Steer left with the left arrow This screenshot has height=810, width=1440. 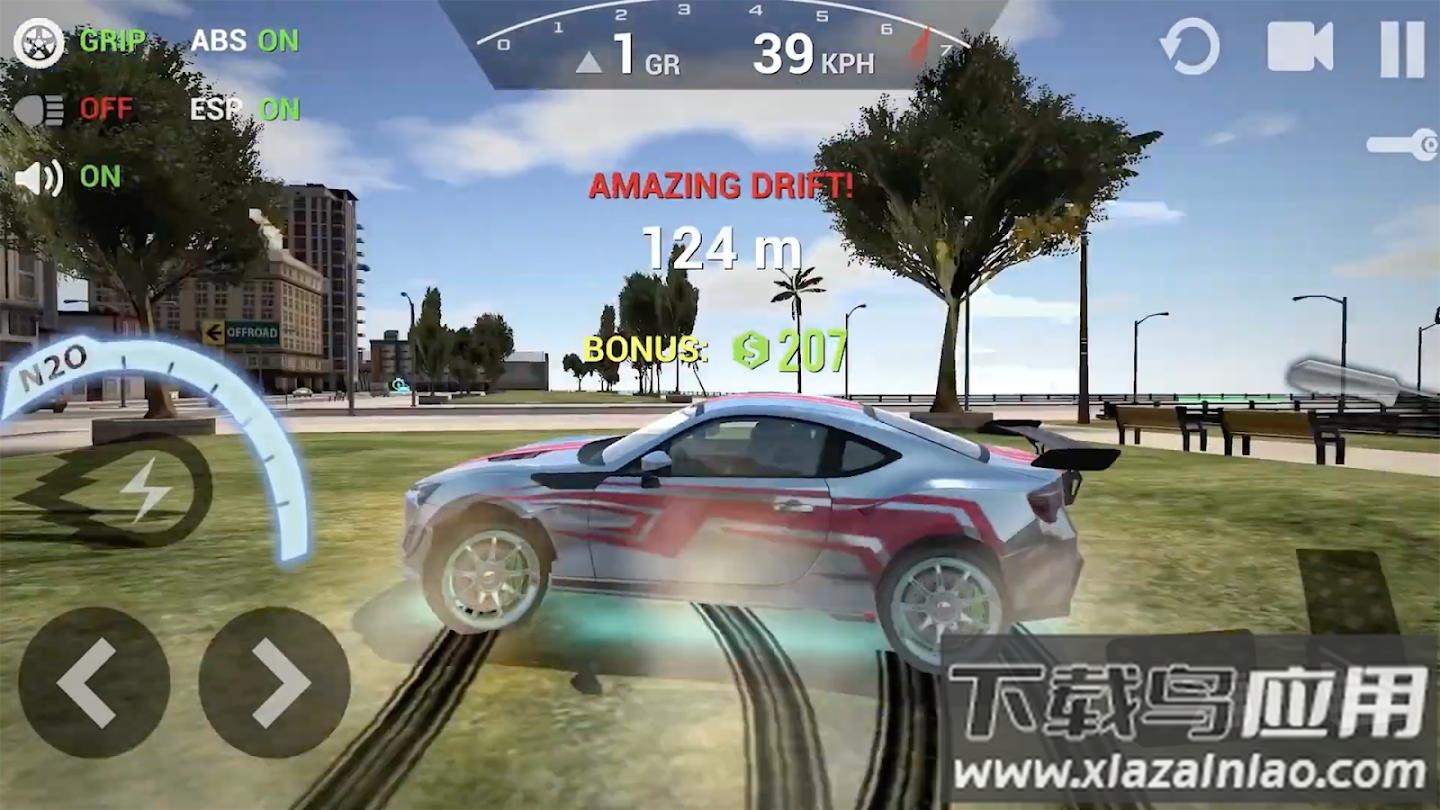coord(94,682)
